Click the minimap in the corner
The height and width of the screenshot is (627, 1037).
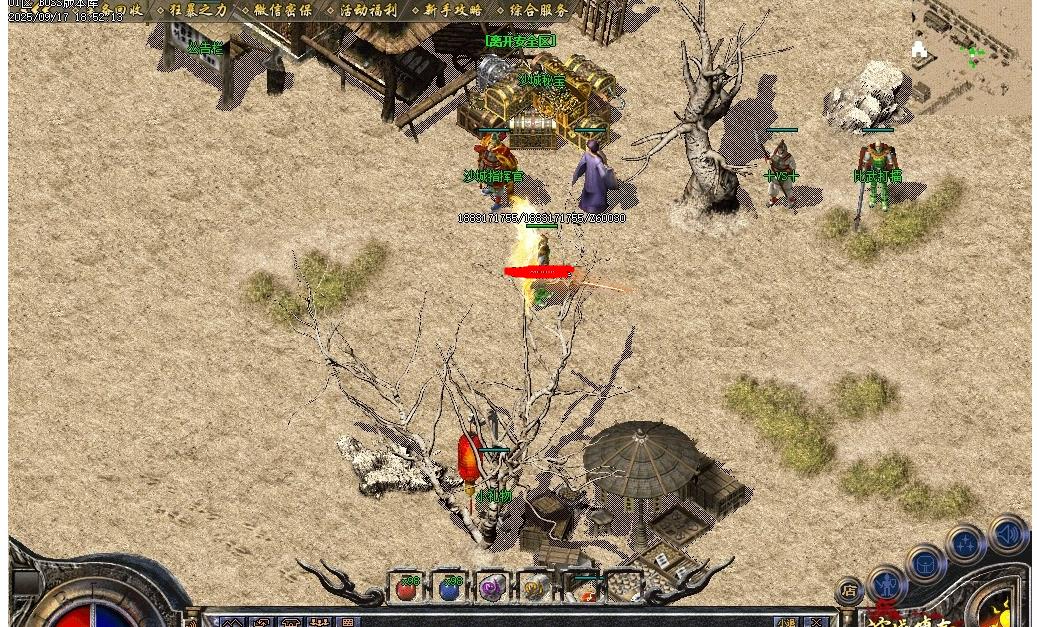[970, 55]
